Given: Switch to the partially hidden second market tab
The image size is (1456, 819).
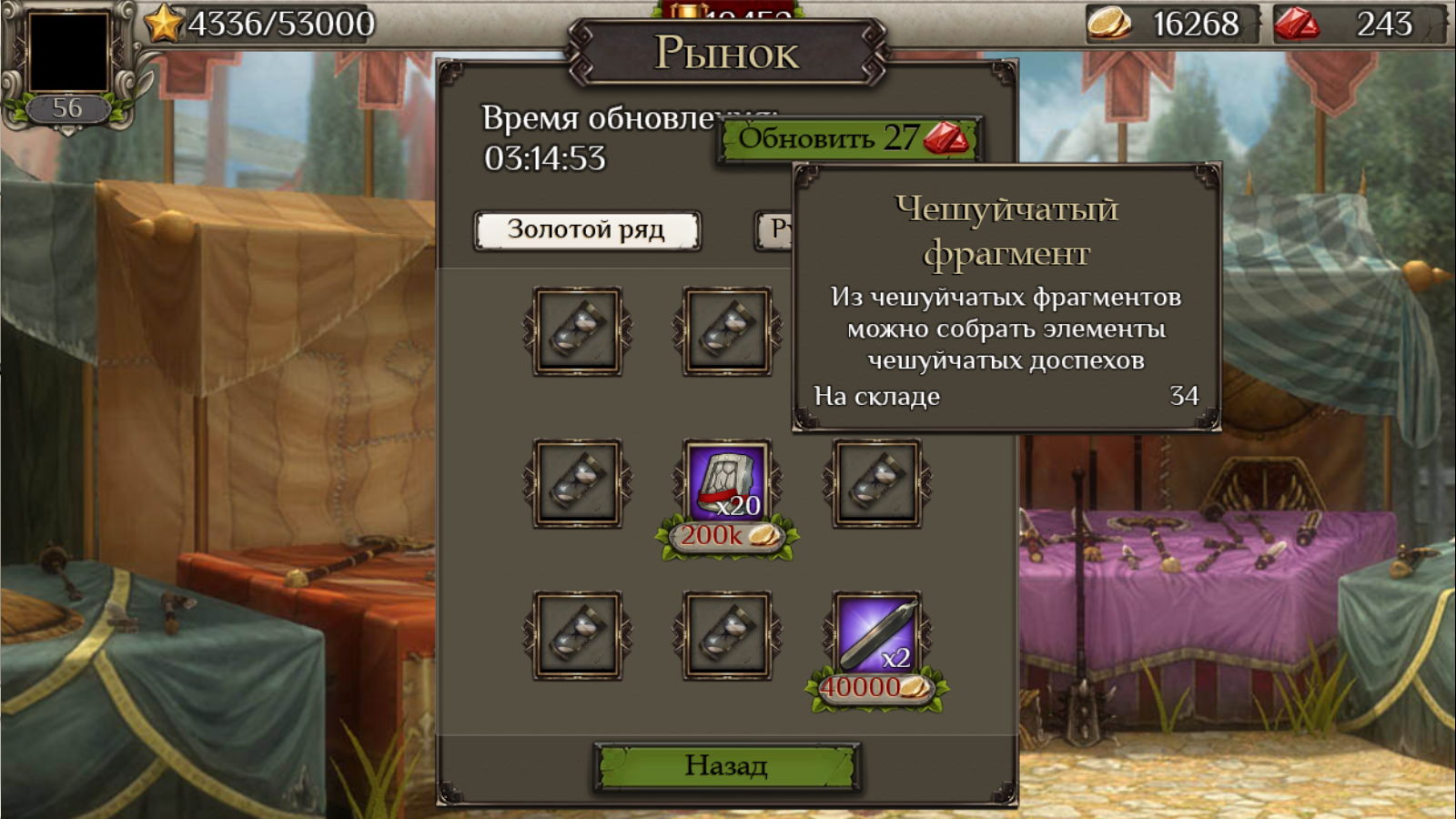Looking at the screenshot, I should click(774, 230).
